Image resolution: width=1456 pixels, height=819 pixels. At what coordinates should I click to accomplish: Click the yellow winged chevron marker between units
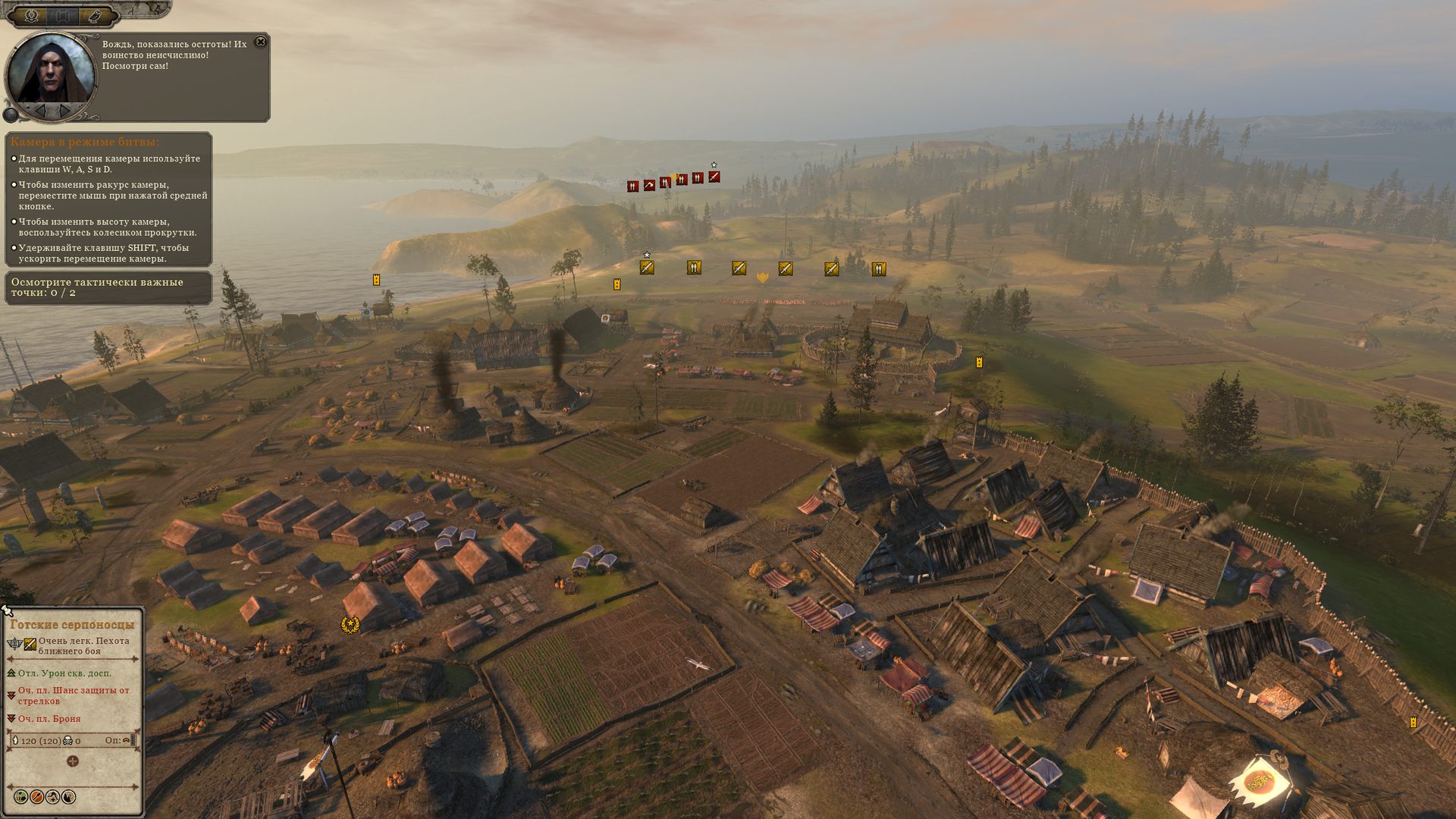coord(762,278)
